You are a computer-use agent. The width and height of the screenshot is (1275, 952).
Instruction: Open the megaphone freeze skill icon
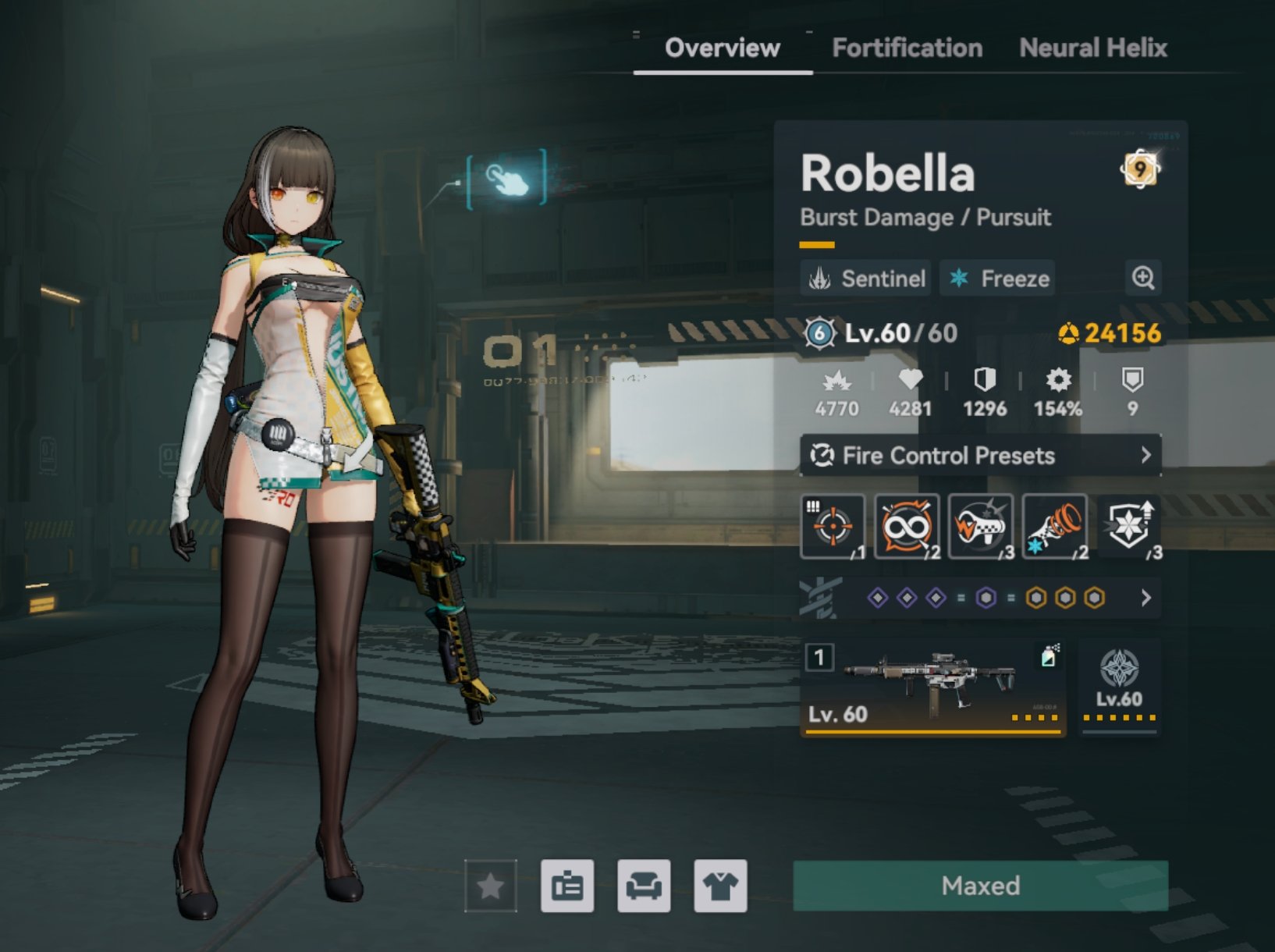coord(1054,527)
